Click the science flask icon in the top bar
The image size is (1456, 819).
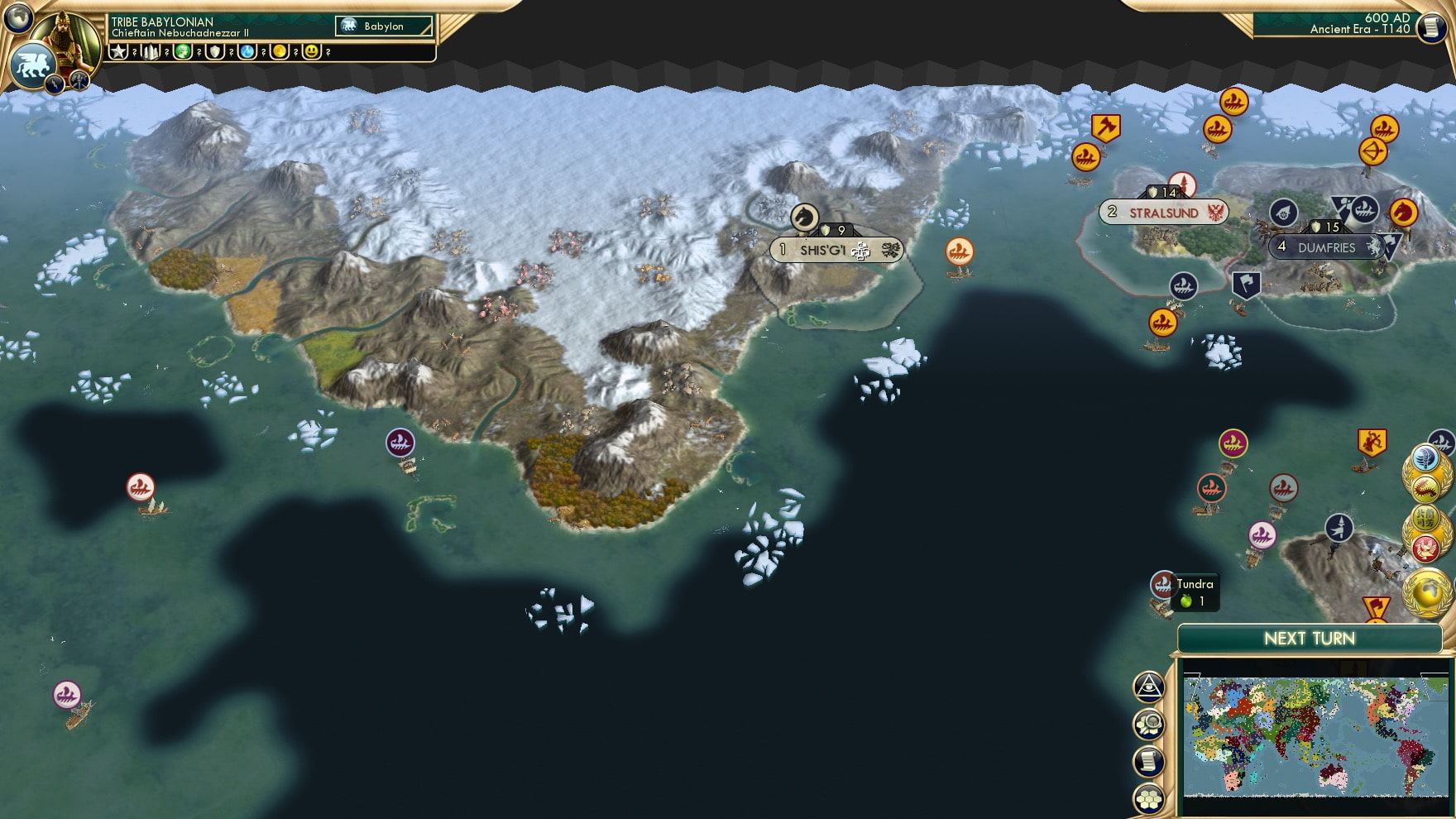pos(246,51)
